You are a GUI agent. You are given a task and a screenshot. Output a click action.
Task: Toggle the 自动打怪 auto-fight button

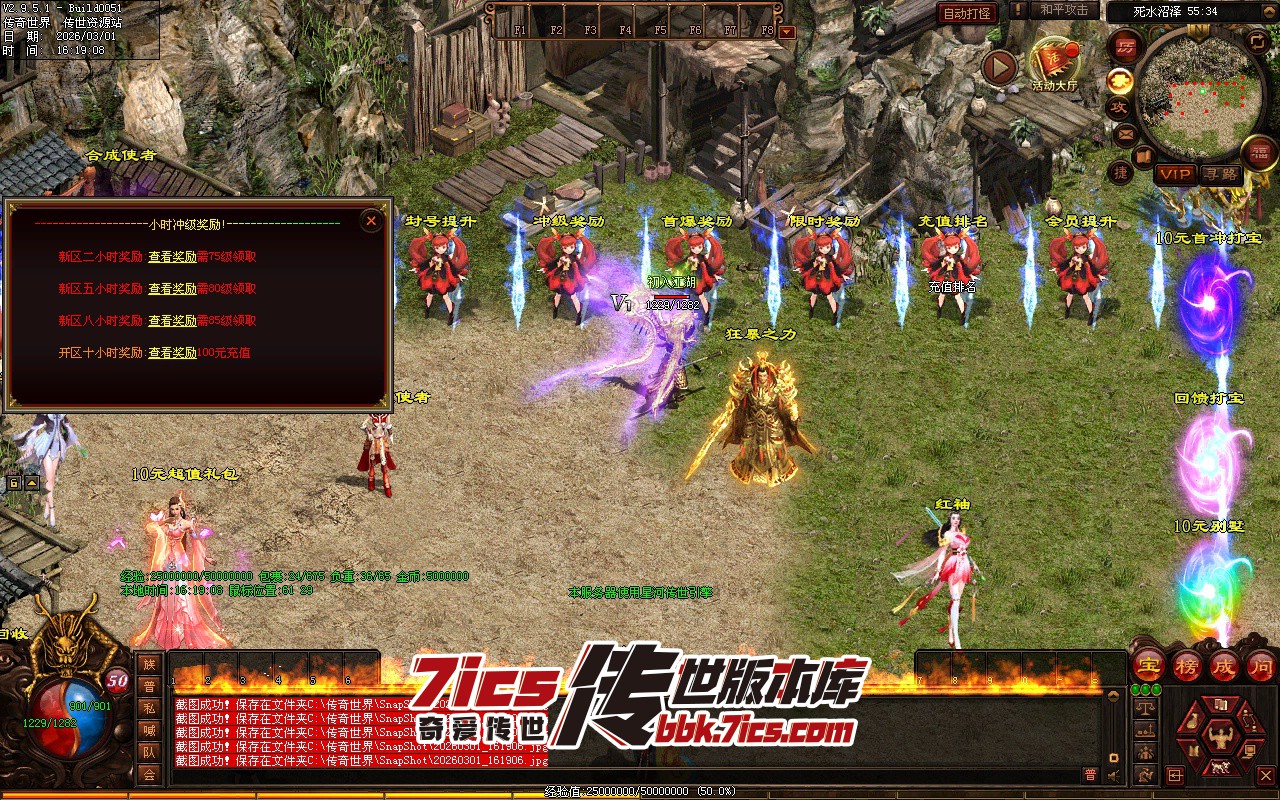pos(967,13)
